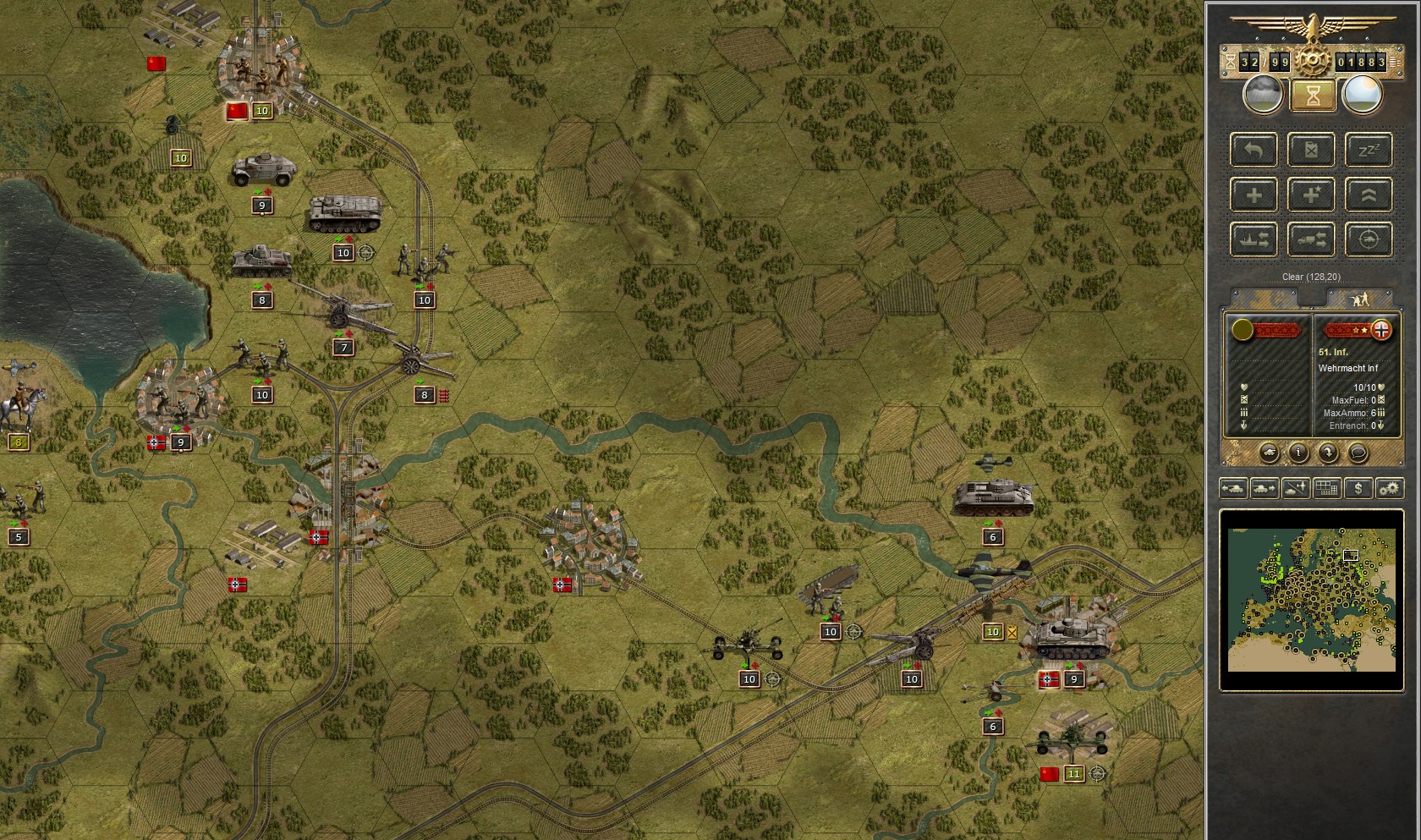Toggle between air and ground units

pyautogui.click(x=1294, y=488)
